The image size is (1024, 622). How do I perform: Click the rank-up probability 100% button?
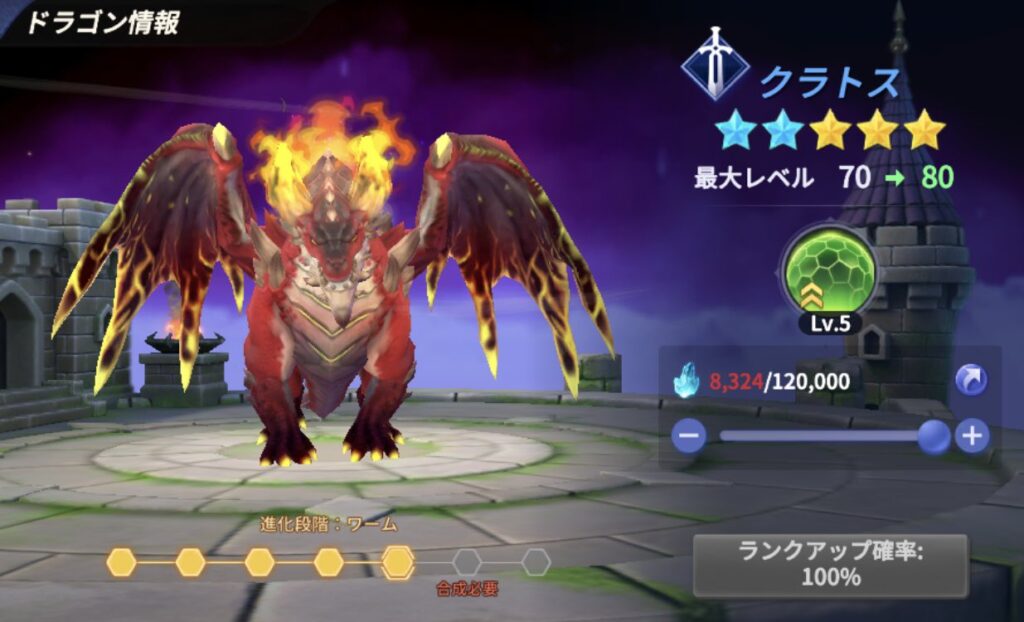coord(830,566)
